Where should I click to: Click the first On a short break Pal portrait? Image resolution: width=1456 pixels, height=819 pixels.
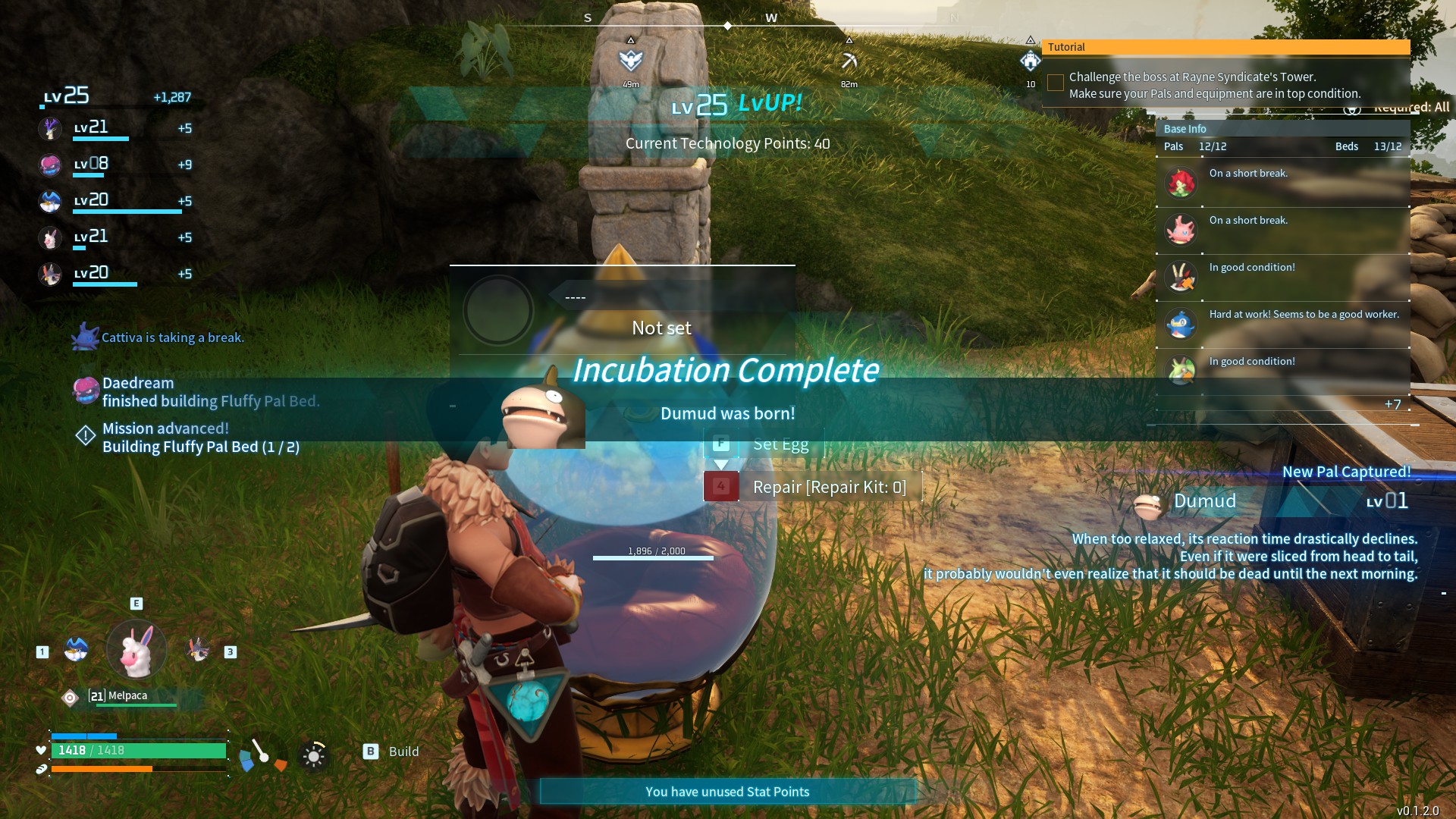(x=1180, y=183)
